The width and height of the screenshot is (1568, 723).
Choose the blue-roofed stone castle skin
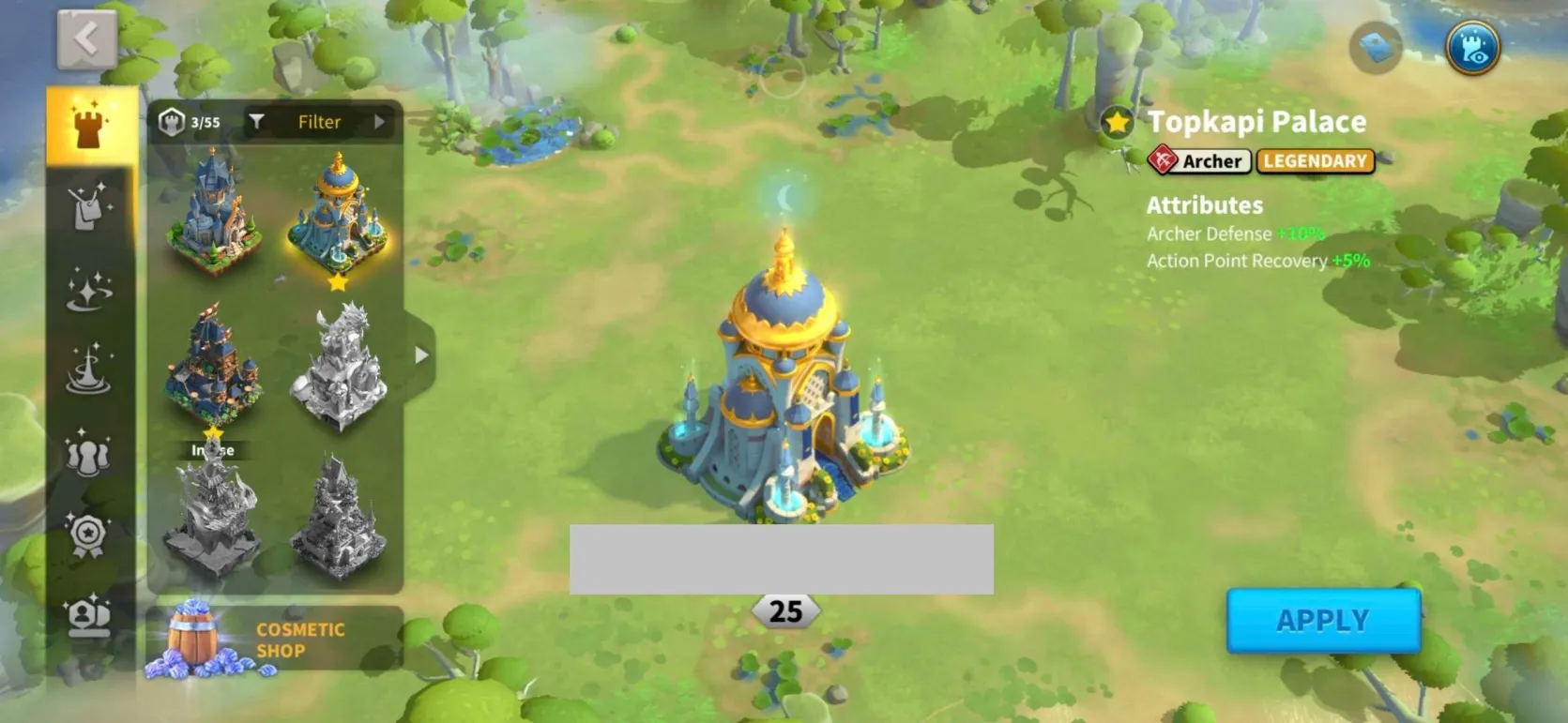[212, 214]
